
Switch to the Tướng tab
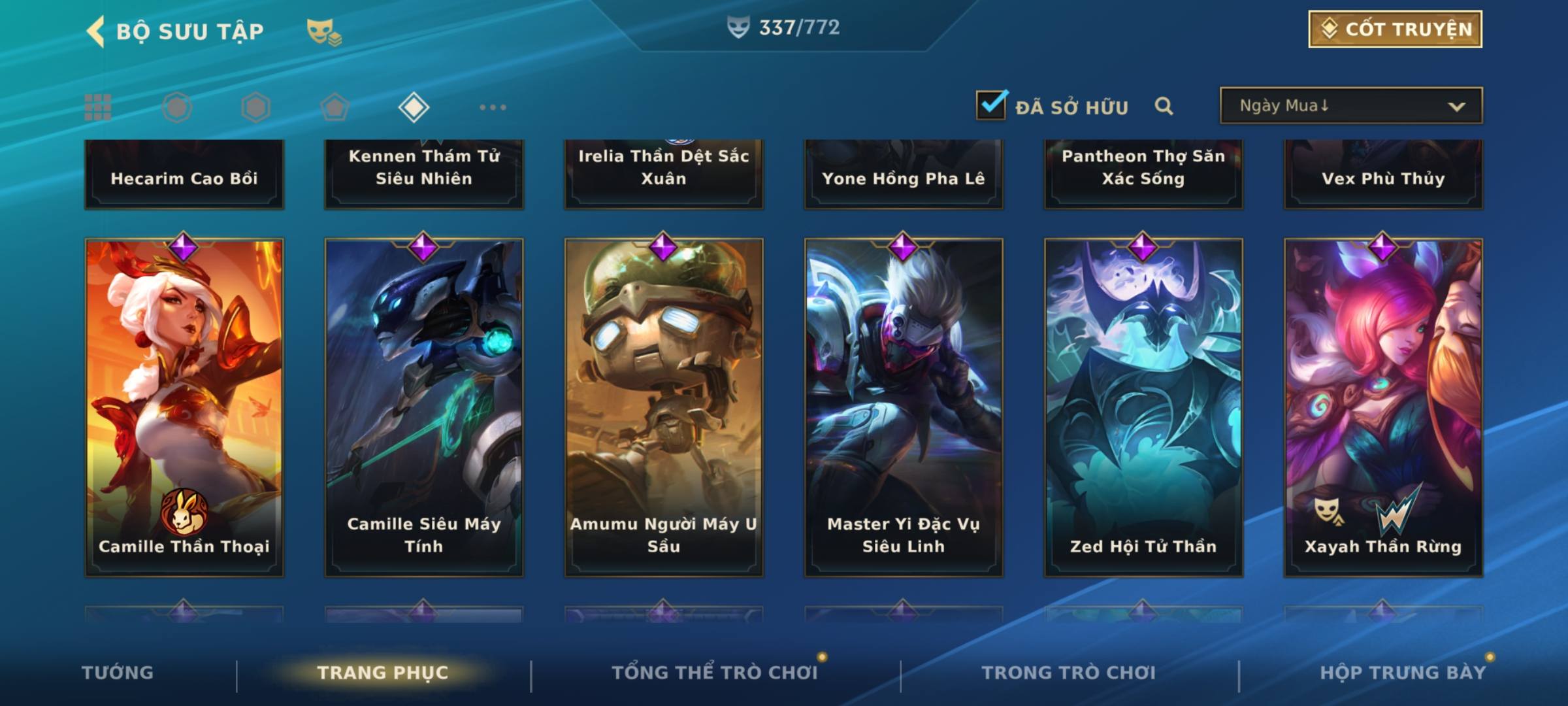pos(118,673)
